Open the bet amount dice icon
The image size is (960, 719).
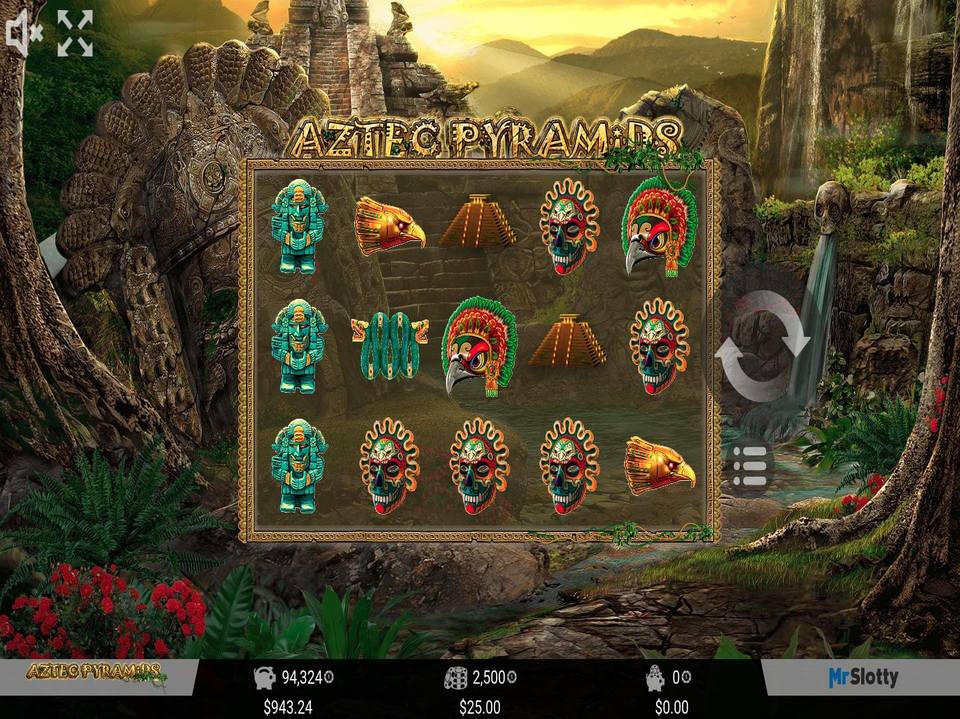456,678
